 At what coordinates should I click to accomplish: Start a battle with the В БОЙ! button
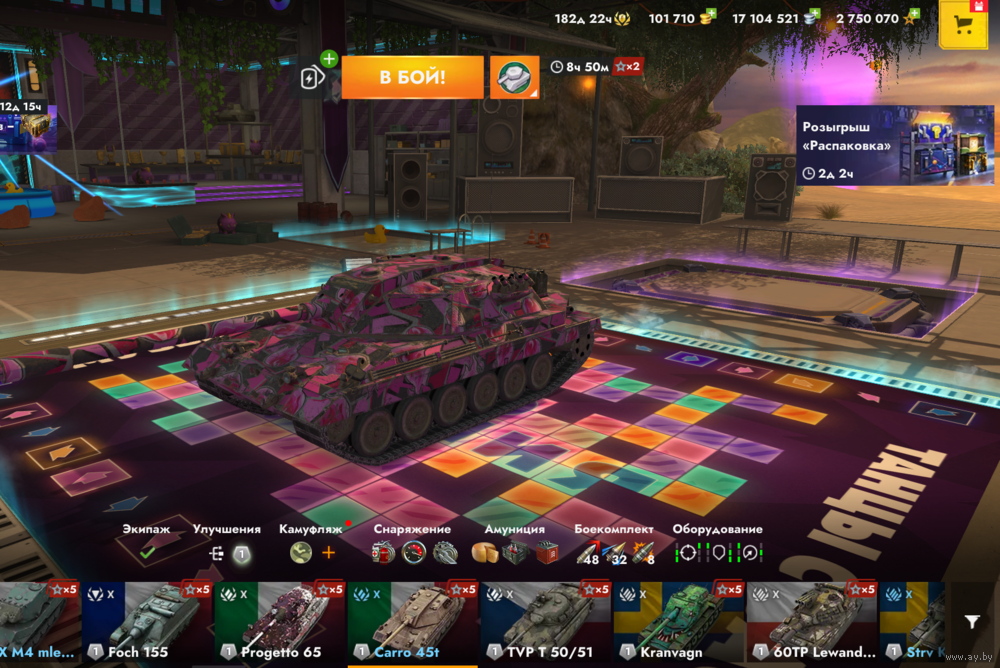click(411, 77)
